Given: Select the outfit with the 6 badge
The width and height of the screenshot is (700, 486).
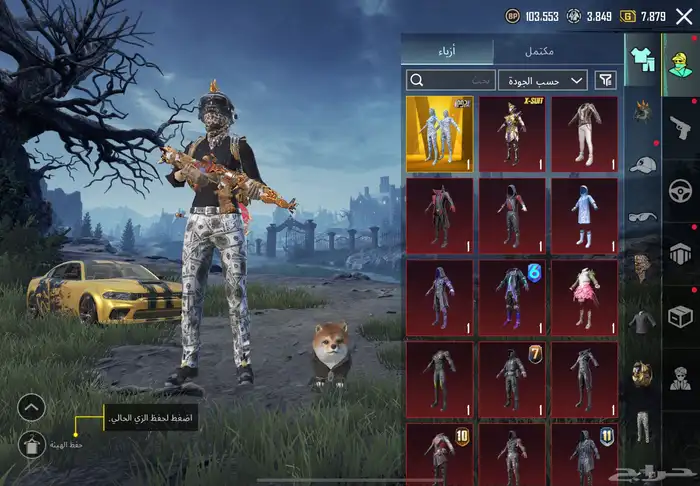Looking at the screenshot, I should coord(512,297).
